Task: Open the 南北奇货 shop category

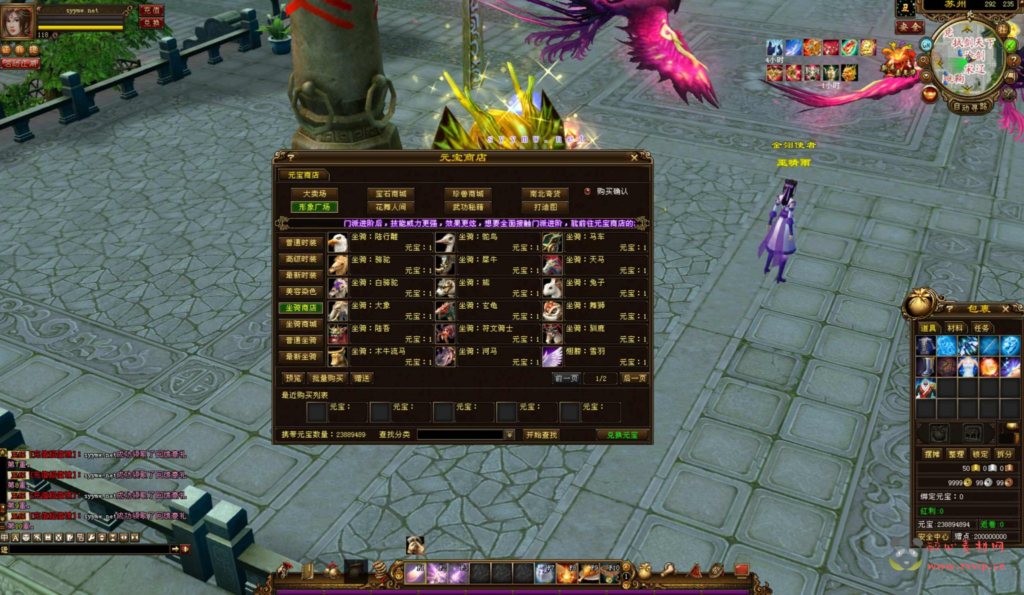Action: tap(544, 193)
